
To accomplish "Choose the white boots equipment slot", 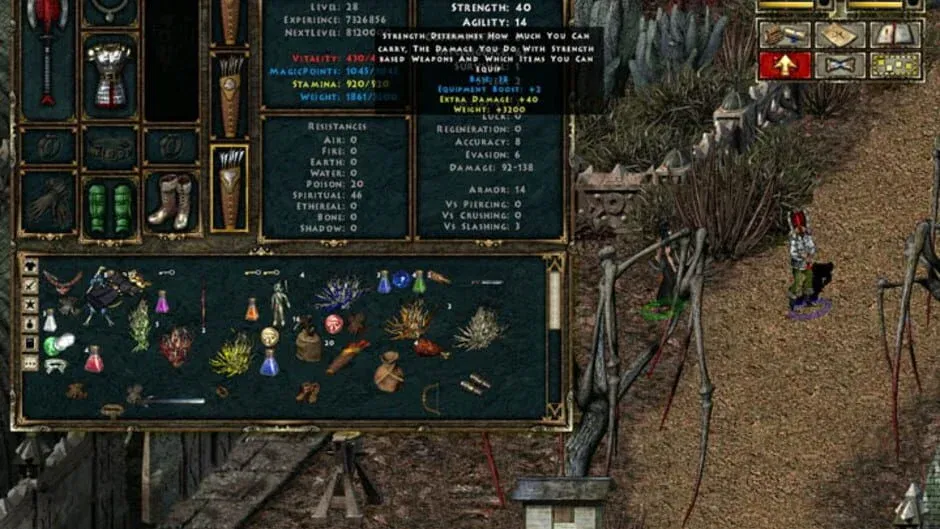I will (x=170, y=202).
